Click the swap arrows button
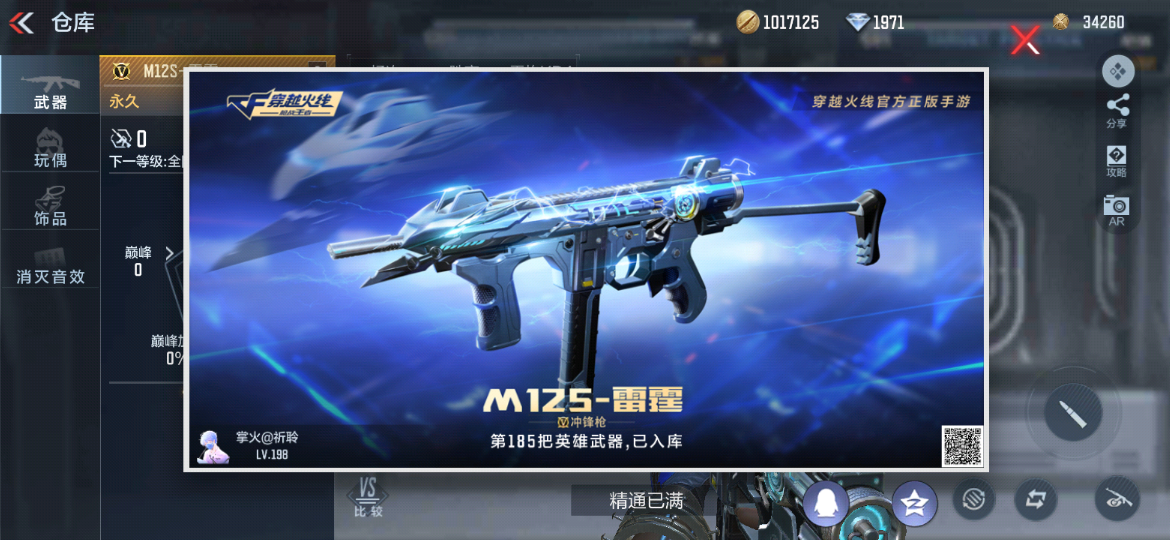 coord(1035,499)
